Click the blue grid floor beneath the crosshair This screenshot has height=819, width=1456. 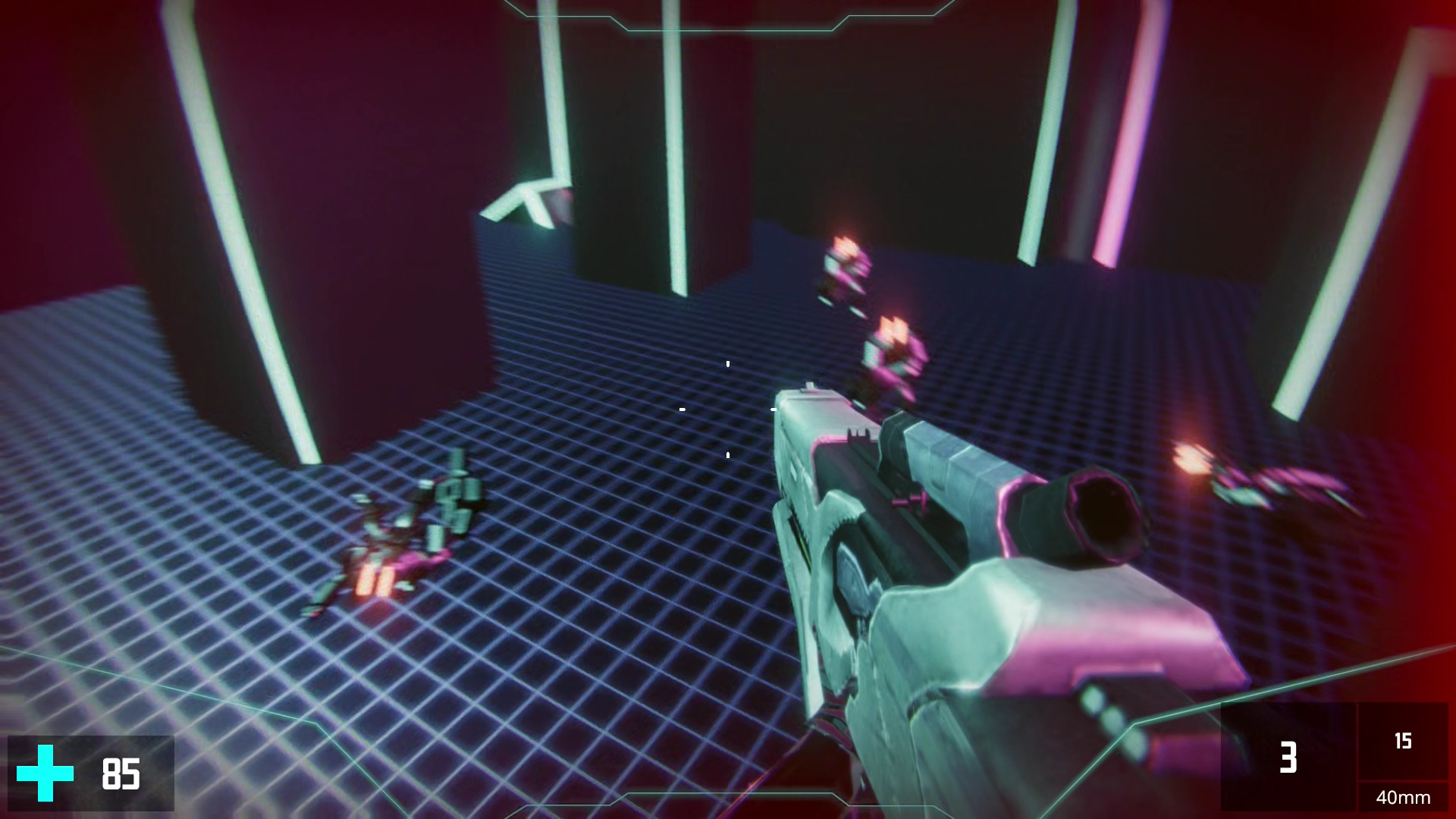(x=682, y=531)
